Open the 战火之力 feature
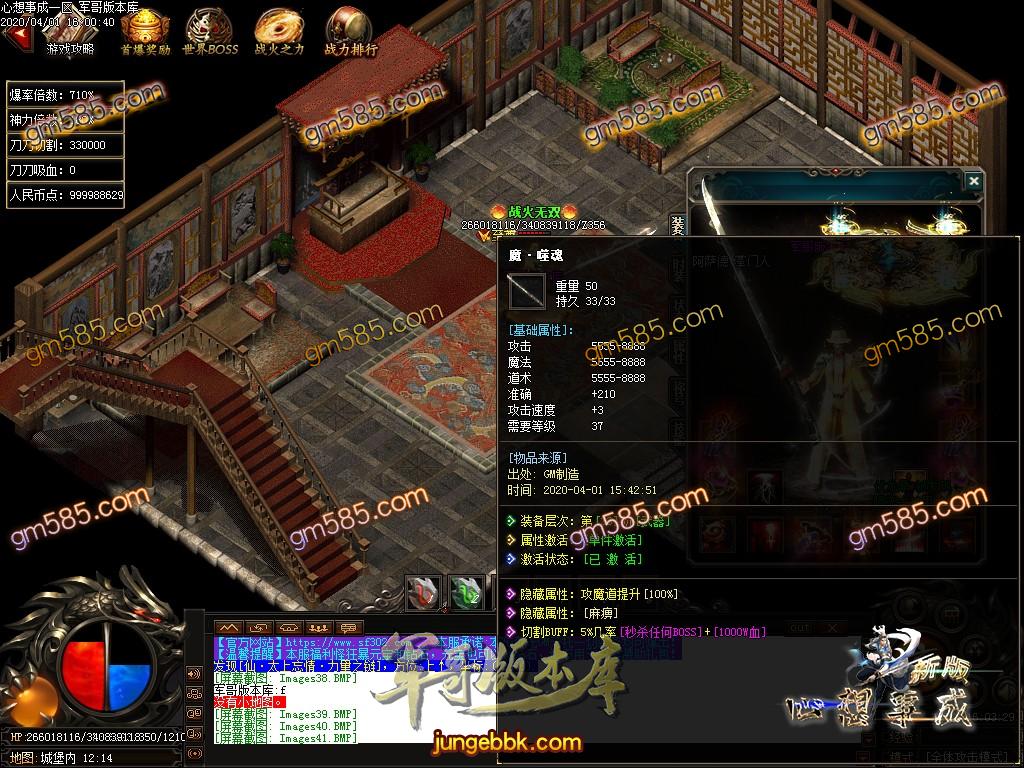 click(x=277, y=32)
